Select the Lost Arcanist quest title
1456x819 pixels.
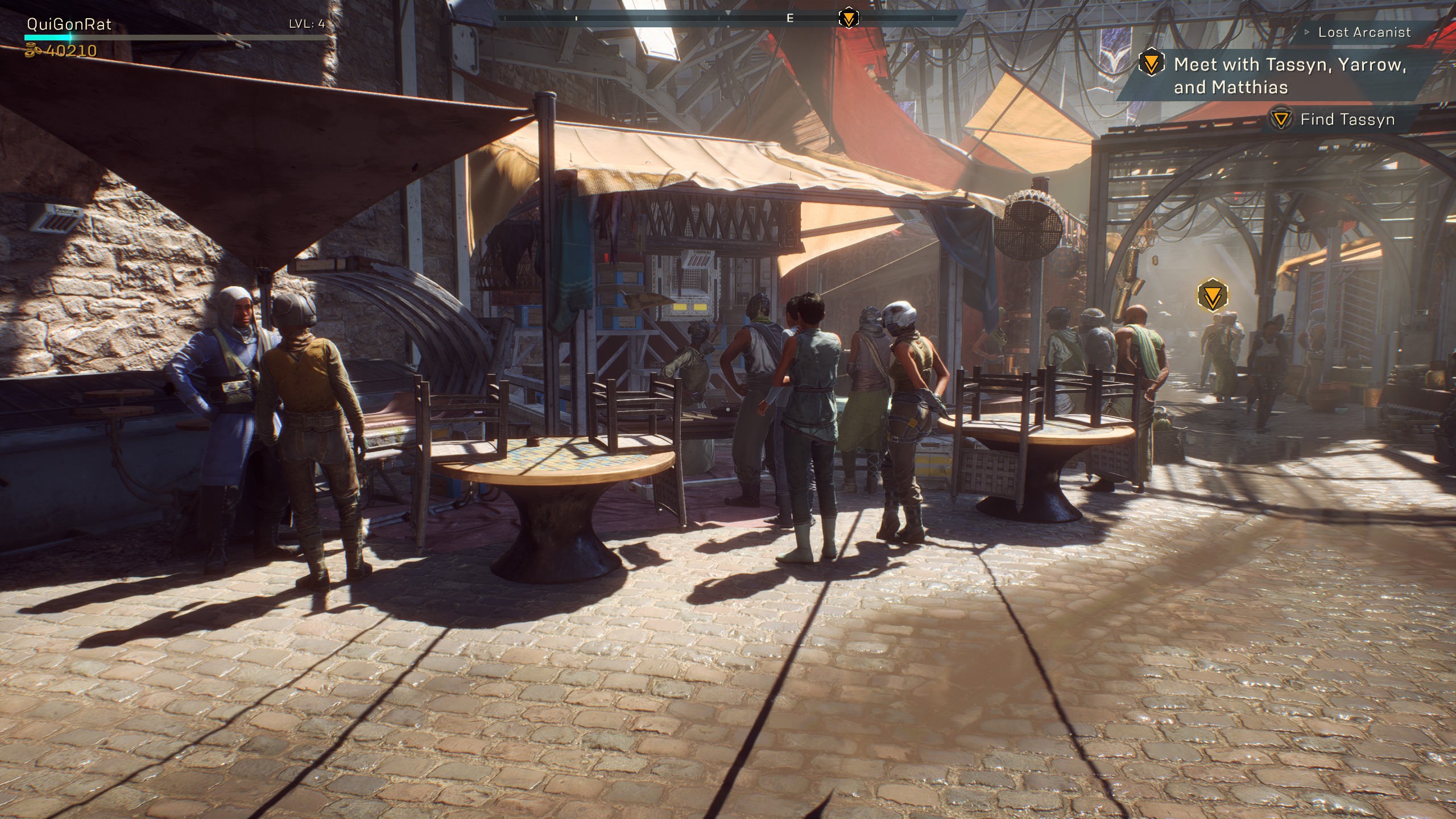pos(1364,32)
